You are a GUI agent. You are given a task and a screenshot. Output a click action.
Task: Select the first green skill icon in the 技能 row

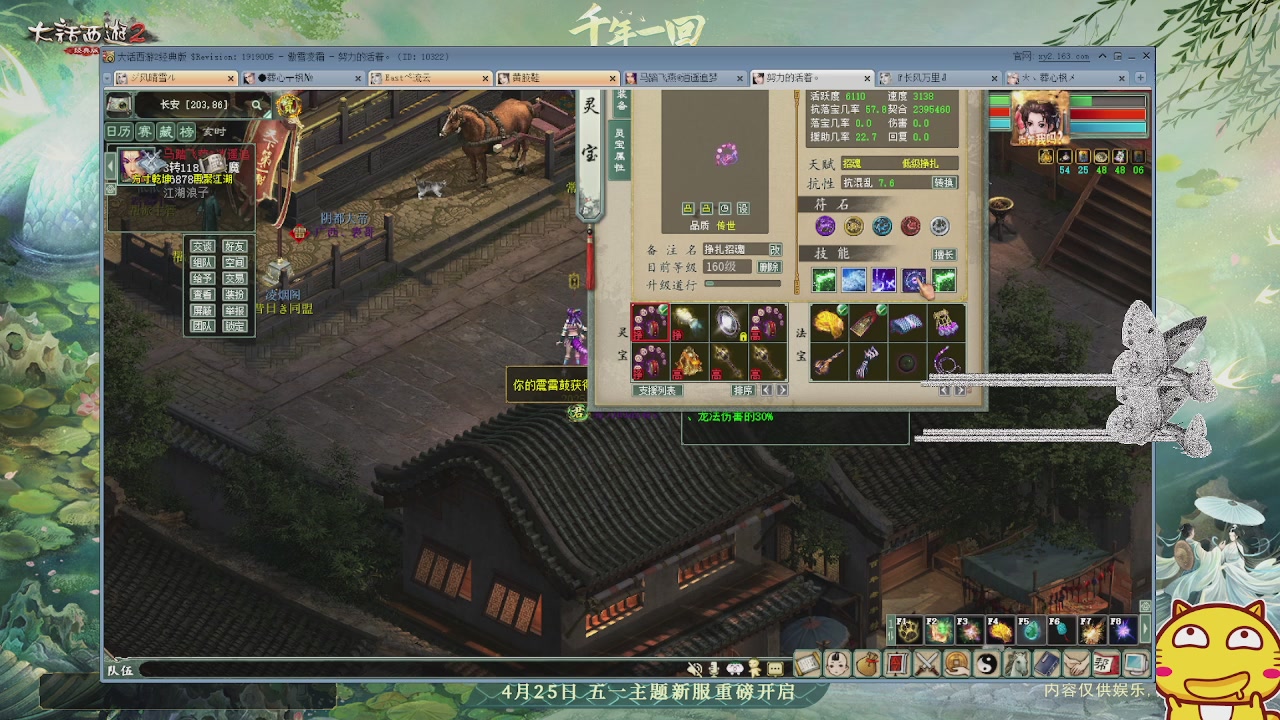pyautogui.click(x=824, y=280)
